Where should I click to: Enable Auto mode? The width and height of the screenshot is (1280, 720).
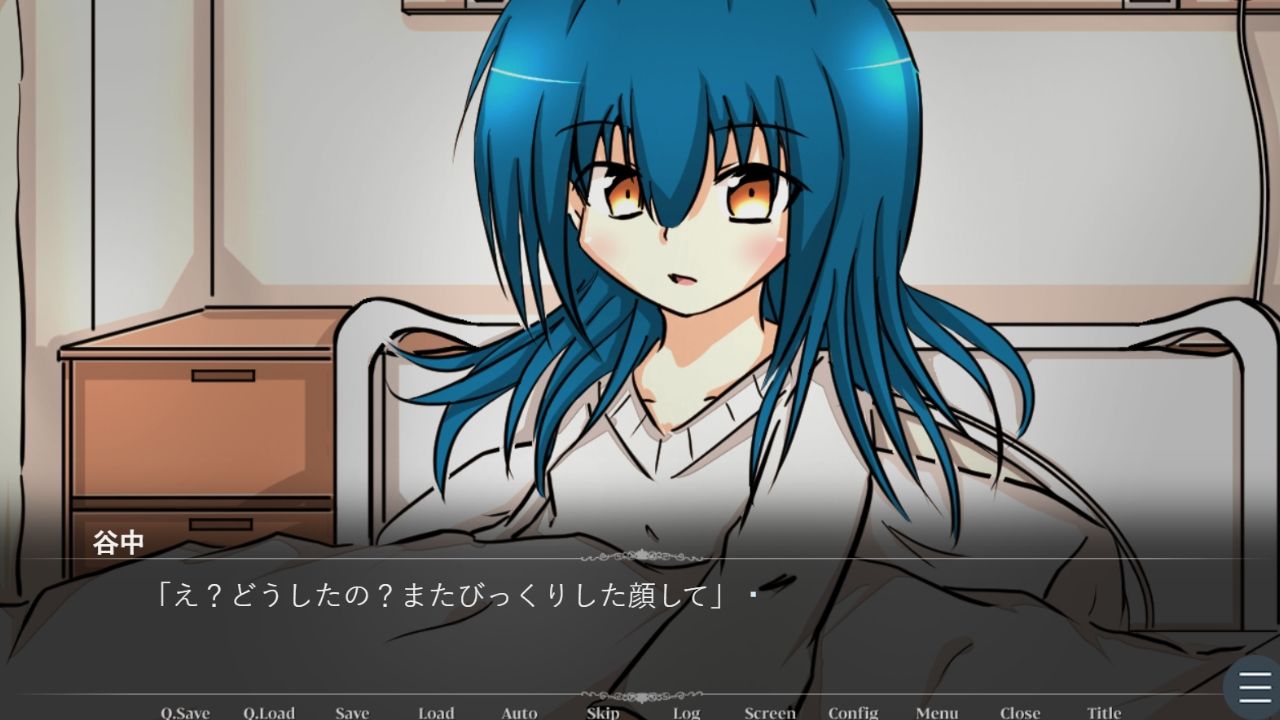pyautogui.click(x=518, y=713)
